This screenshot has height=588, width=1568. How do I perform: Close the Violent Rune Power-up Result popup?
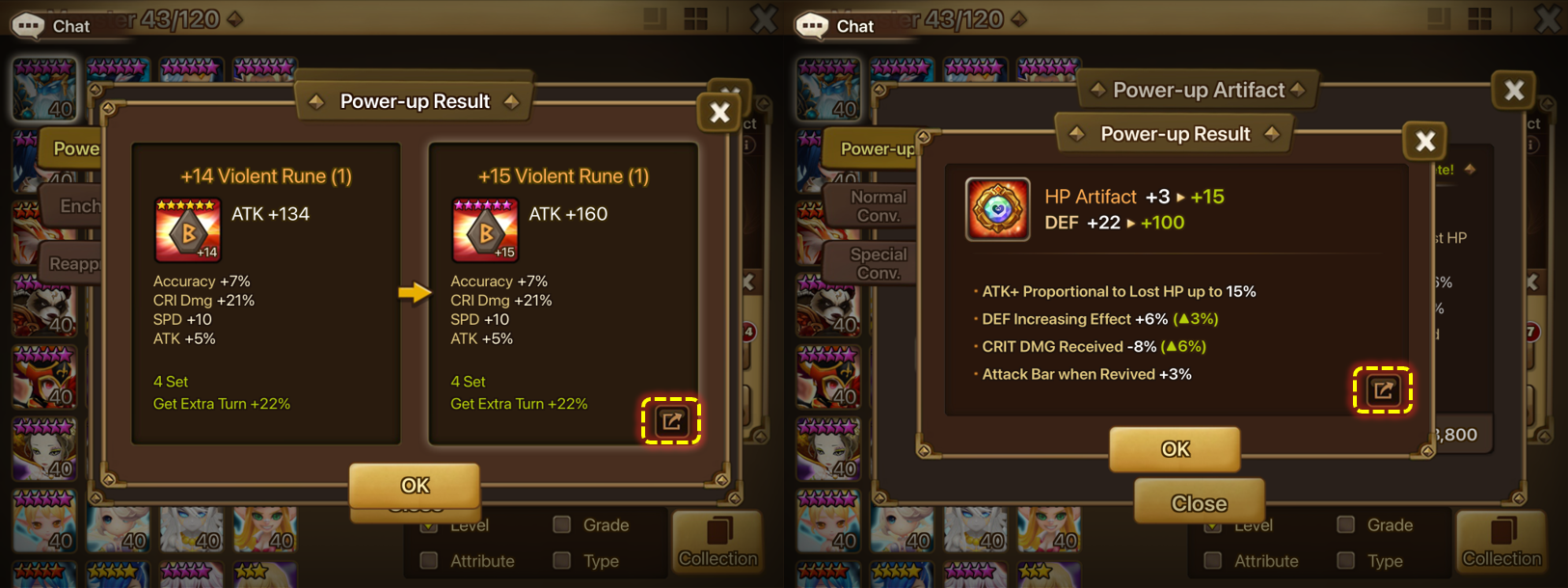719,113
